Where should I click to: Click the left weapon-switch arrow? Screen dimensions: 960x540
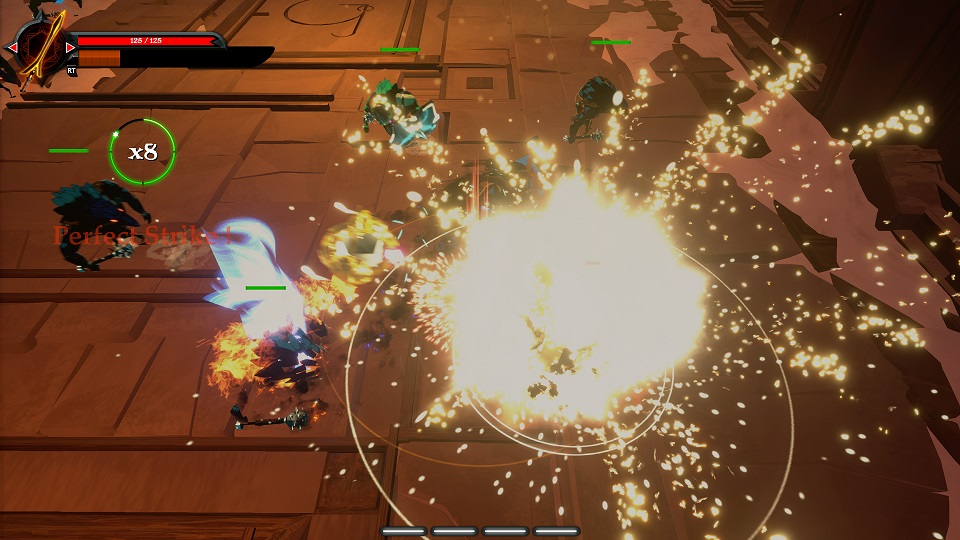12,47
